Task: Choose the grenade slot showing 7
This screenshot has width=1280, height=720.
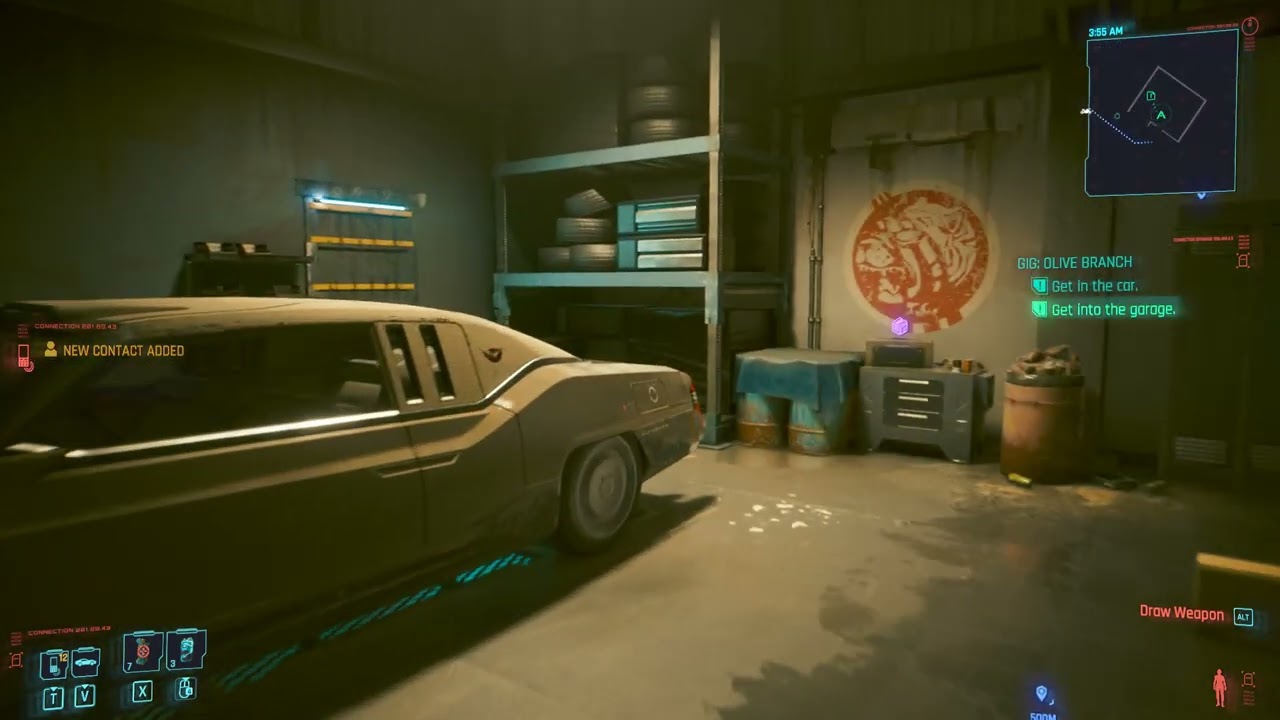Action: pos(143,651)
